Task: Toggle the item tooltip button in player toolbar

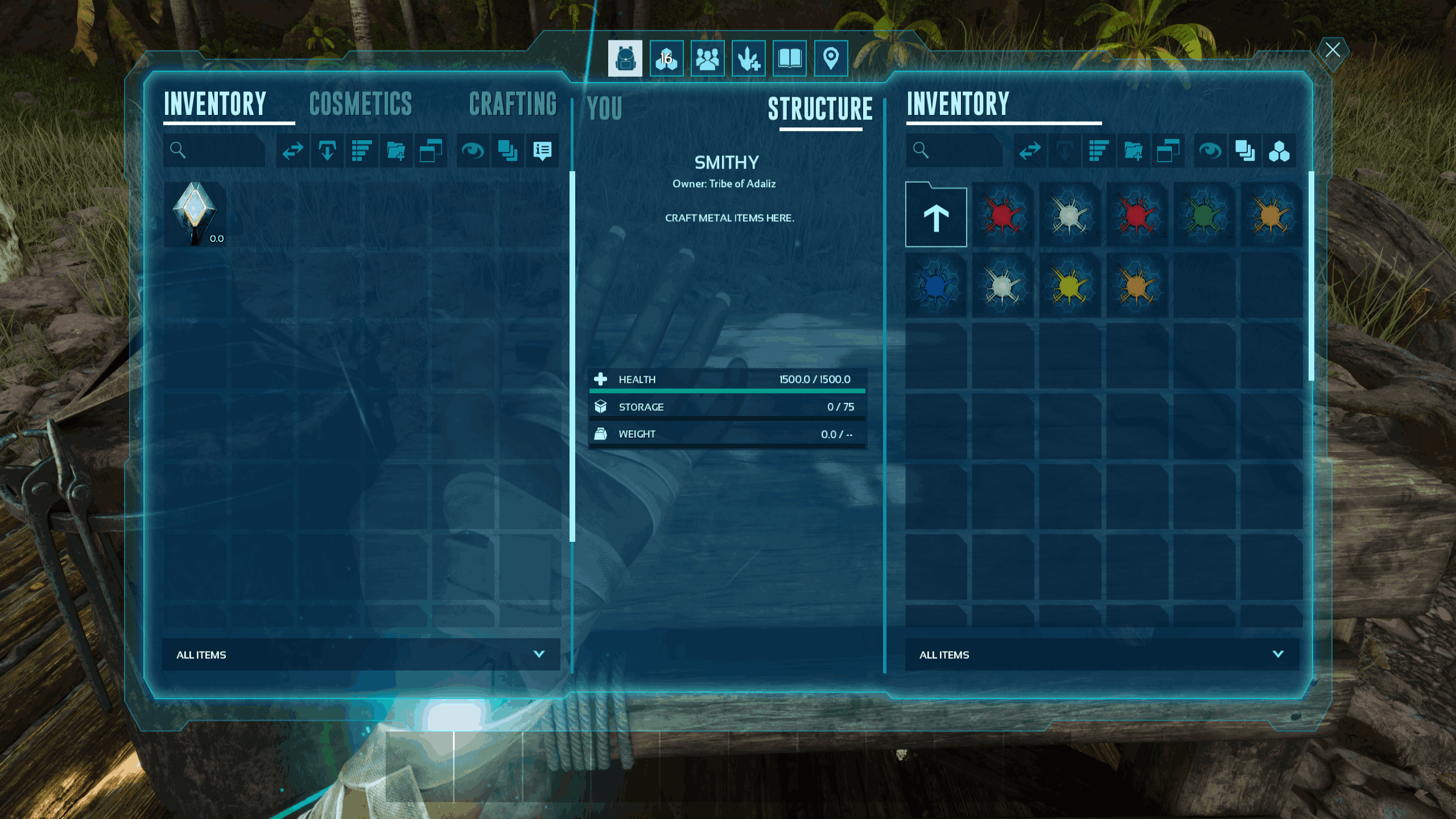Action: click(x=542, y=151)
